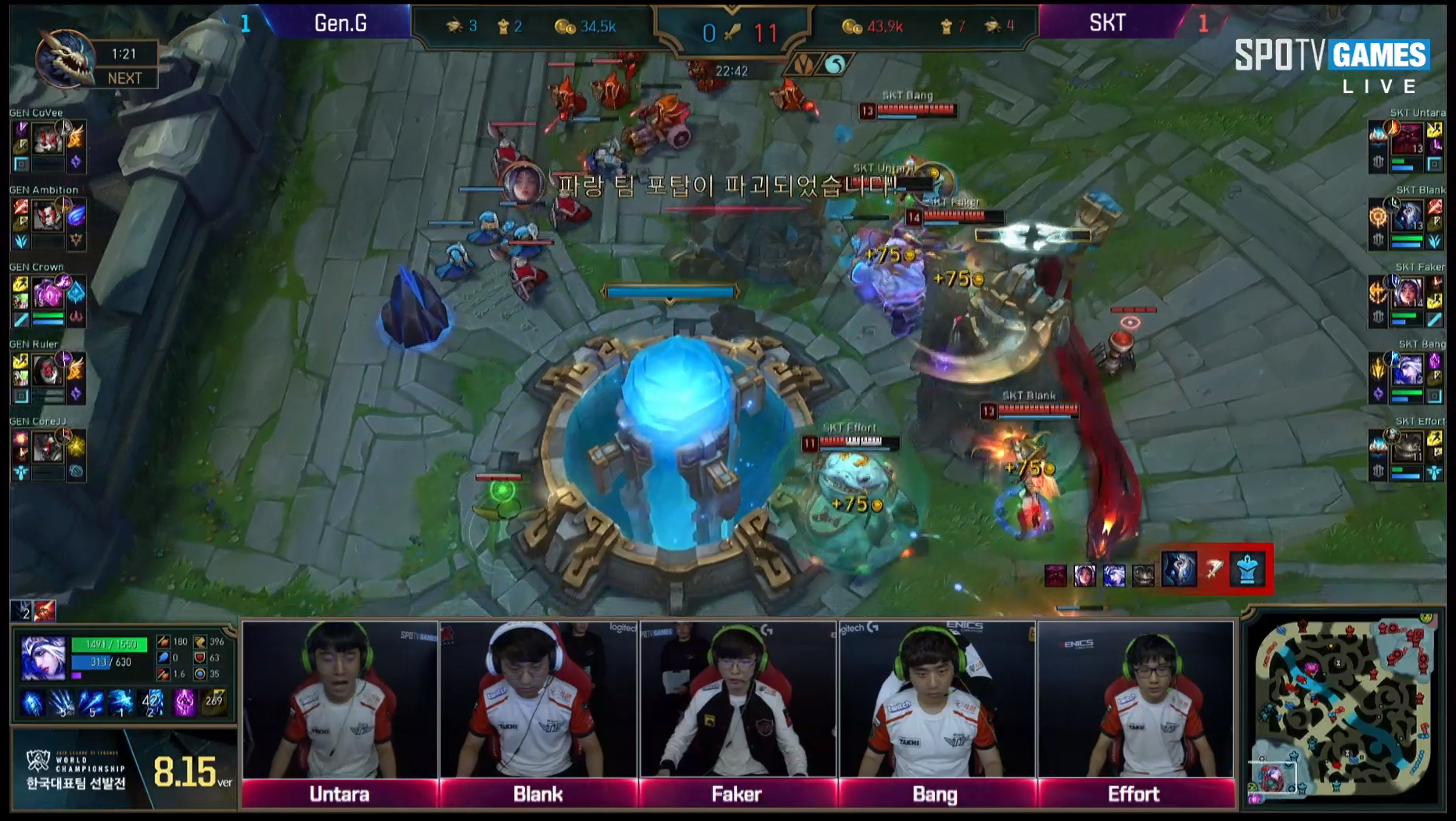Click the ocean drake icon next to the game clock
1456x821 pixels.
click(834, 63)
